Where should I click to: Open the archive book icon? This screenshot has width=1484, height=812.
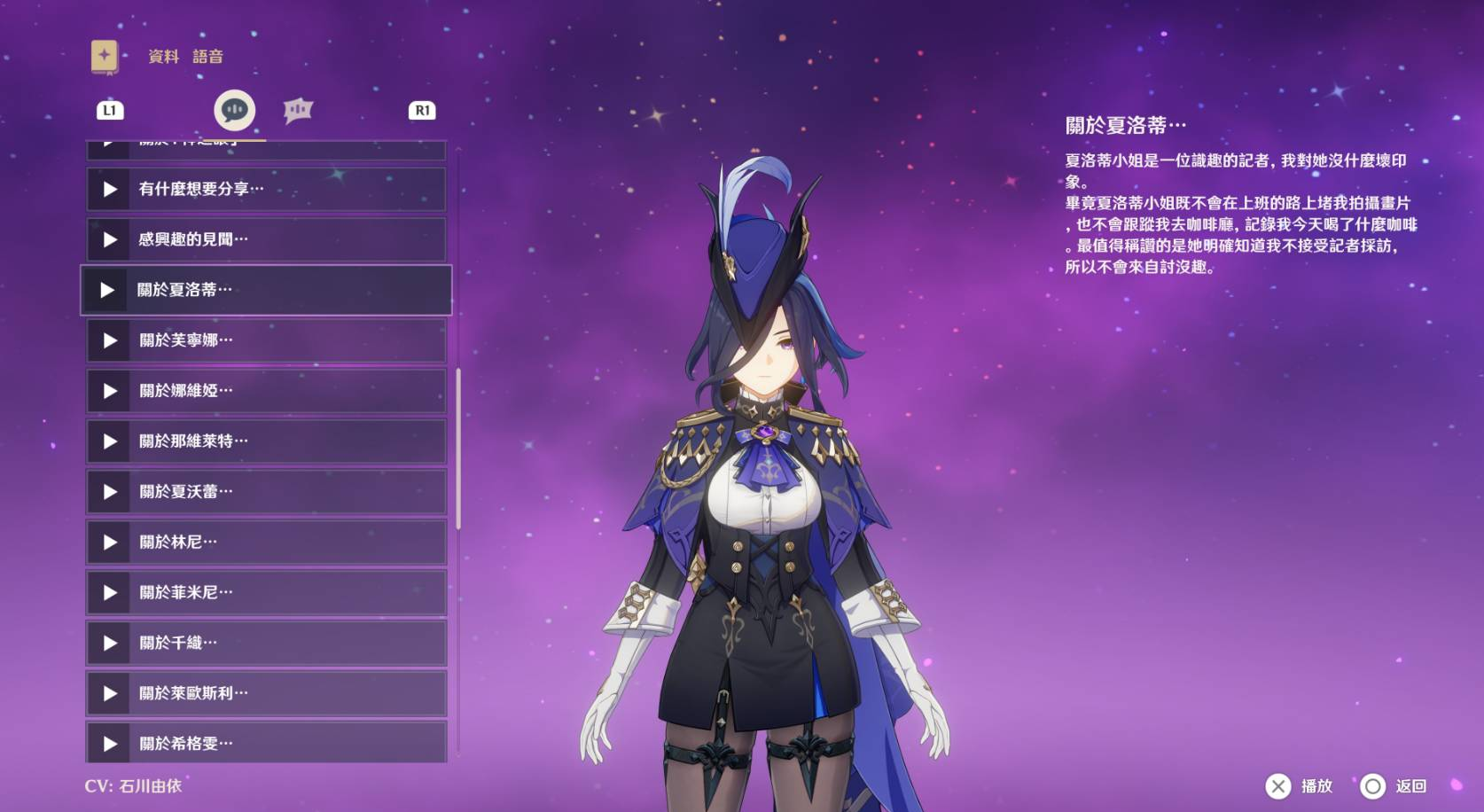pyautogui.click(x=105, y=56)
